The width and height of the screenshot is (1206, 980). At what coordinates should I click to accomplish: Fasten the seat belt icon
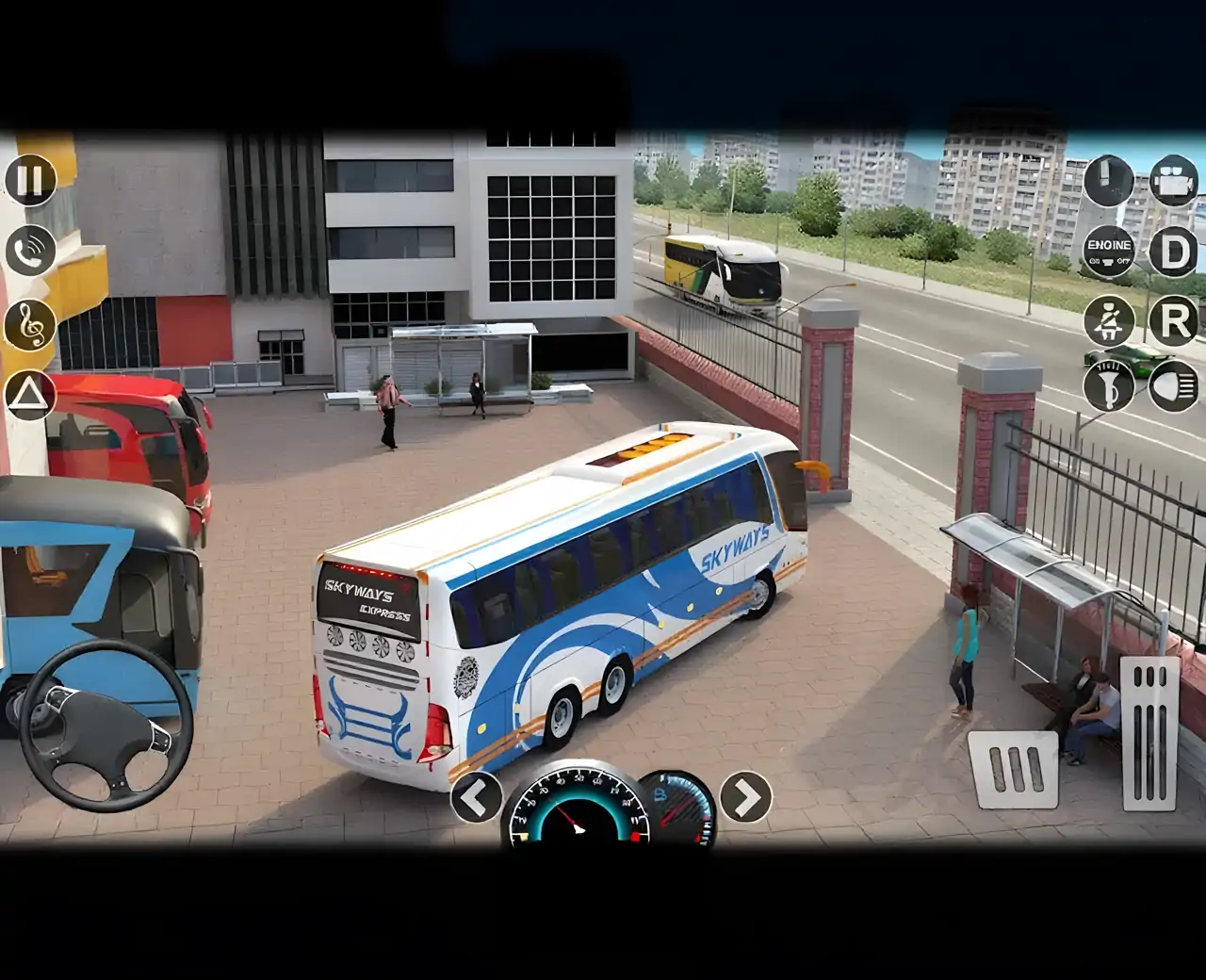pos(1109,320)
